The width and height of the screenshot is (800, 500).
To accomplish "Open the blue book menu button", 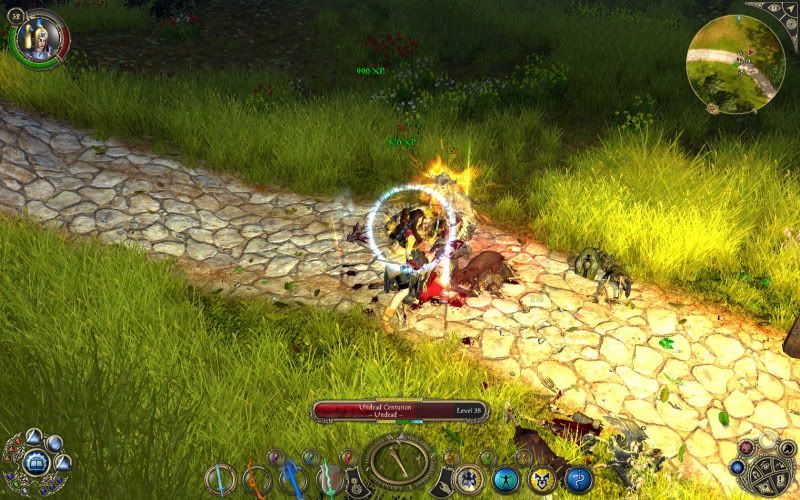I will [x=36, y=462].
